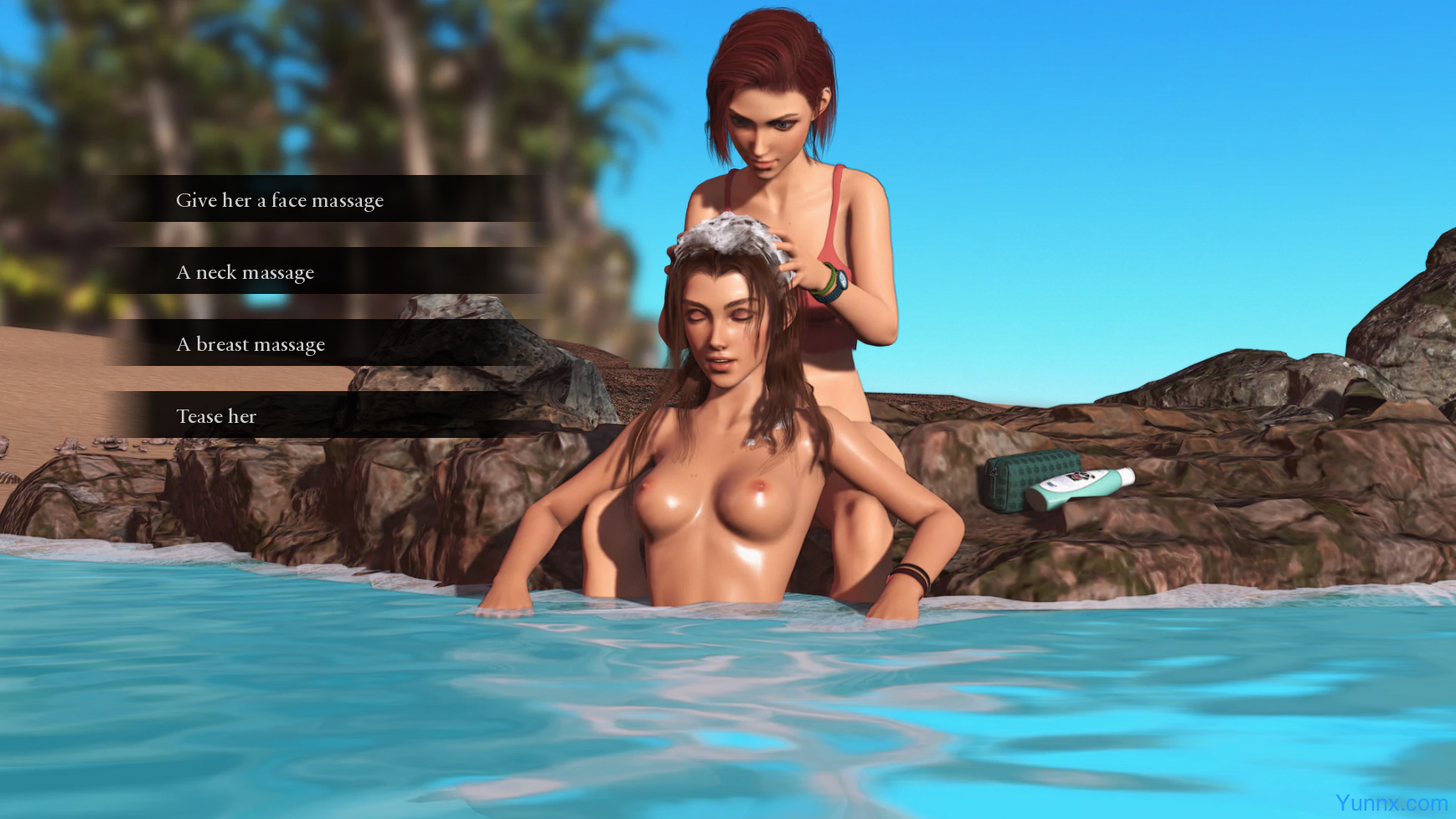Pick the "A breast massage" dialogue option
The image size is (1456, 819).
(250, 343)
